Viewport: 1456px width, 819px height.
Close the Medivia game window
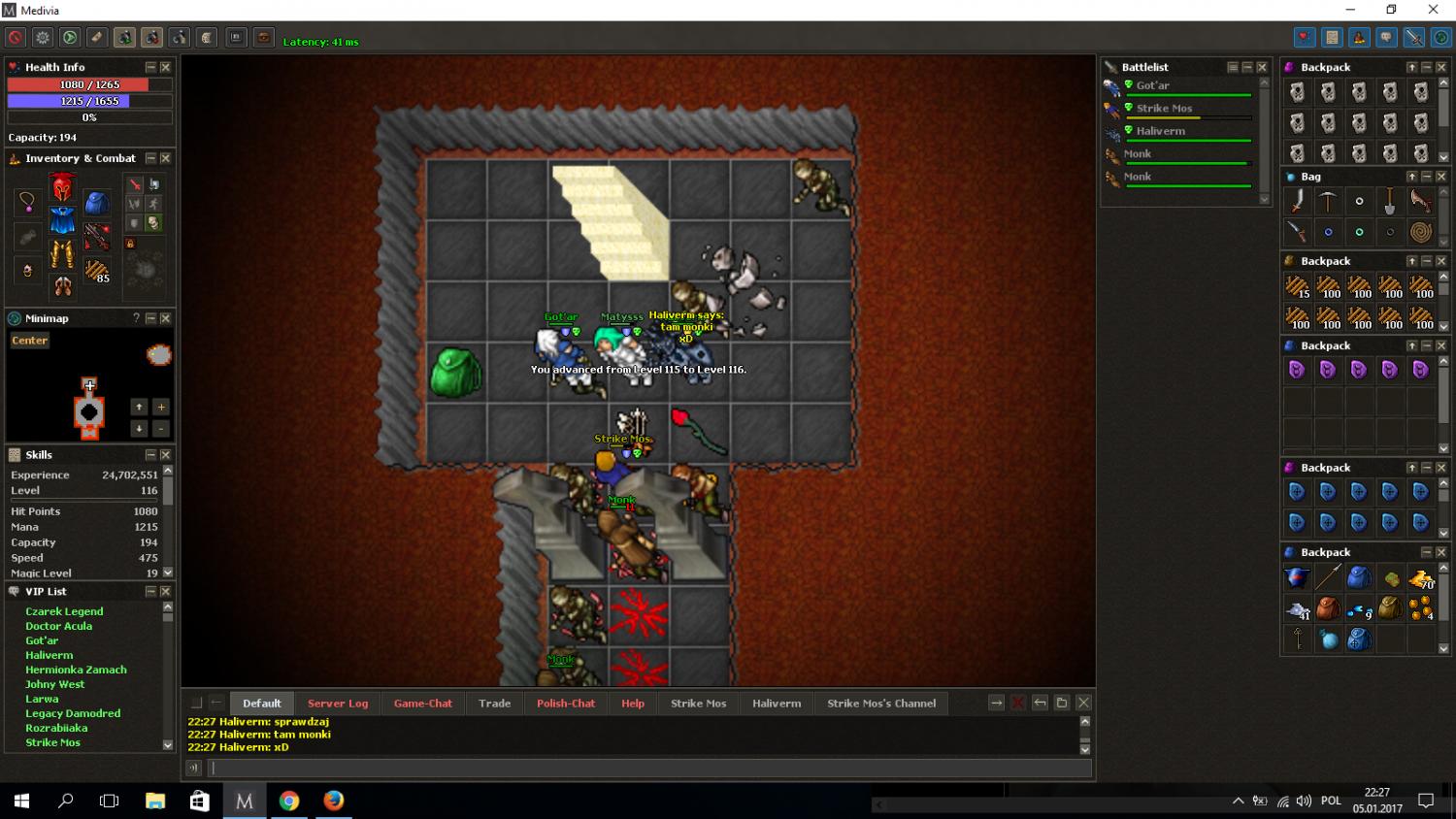1433,10
